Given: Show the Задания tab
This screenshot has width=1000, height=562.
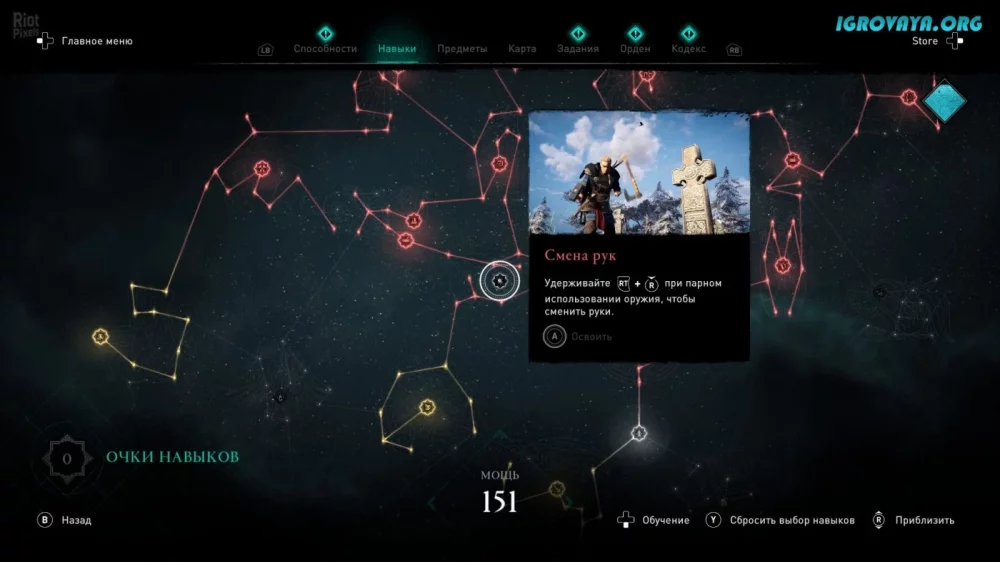Looking at the screenshot, I should point(578,49).
